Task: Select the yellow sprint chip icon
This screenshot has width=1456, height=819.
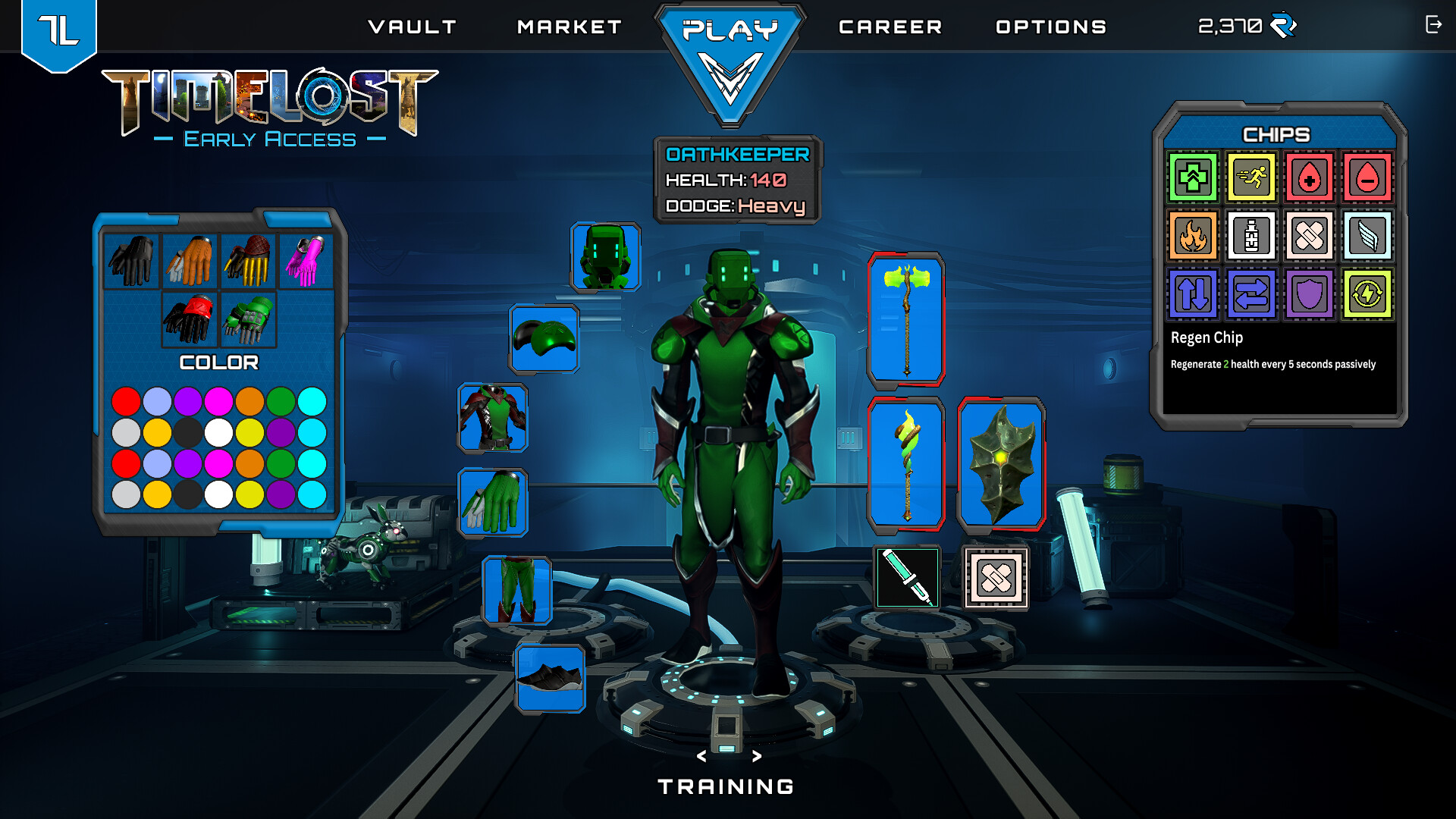Action: click(1251, 177)
